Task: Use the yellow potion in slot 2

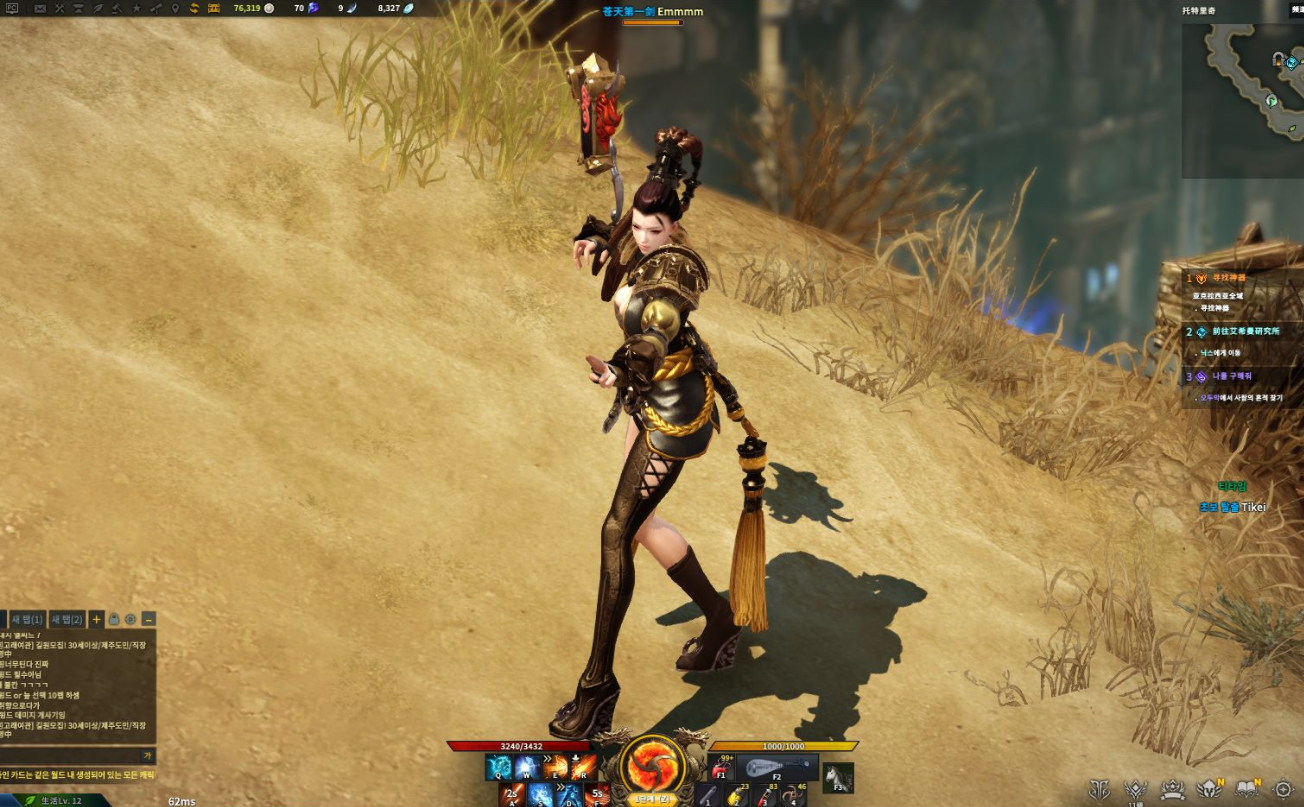Action: click(x=737, y=795)
